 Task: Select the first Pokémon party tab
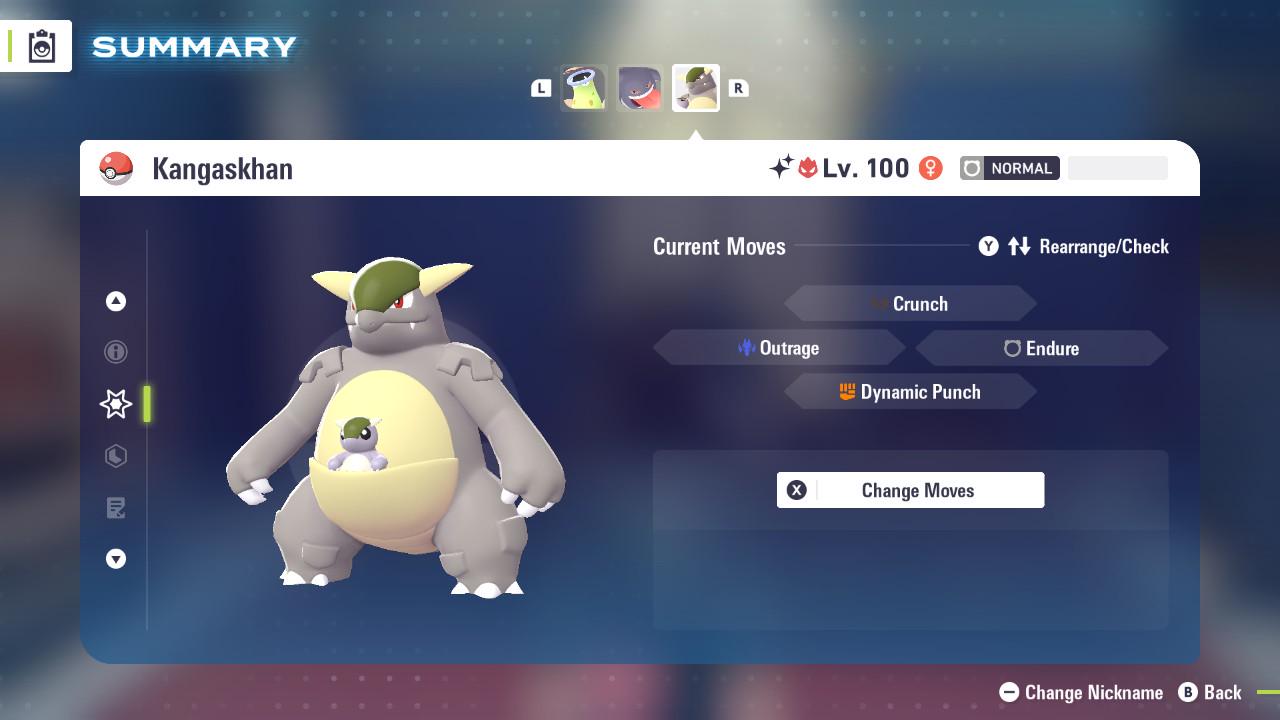[x=583, y=87]
